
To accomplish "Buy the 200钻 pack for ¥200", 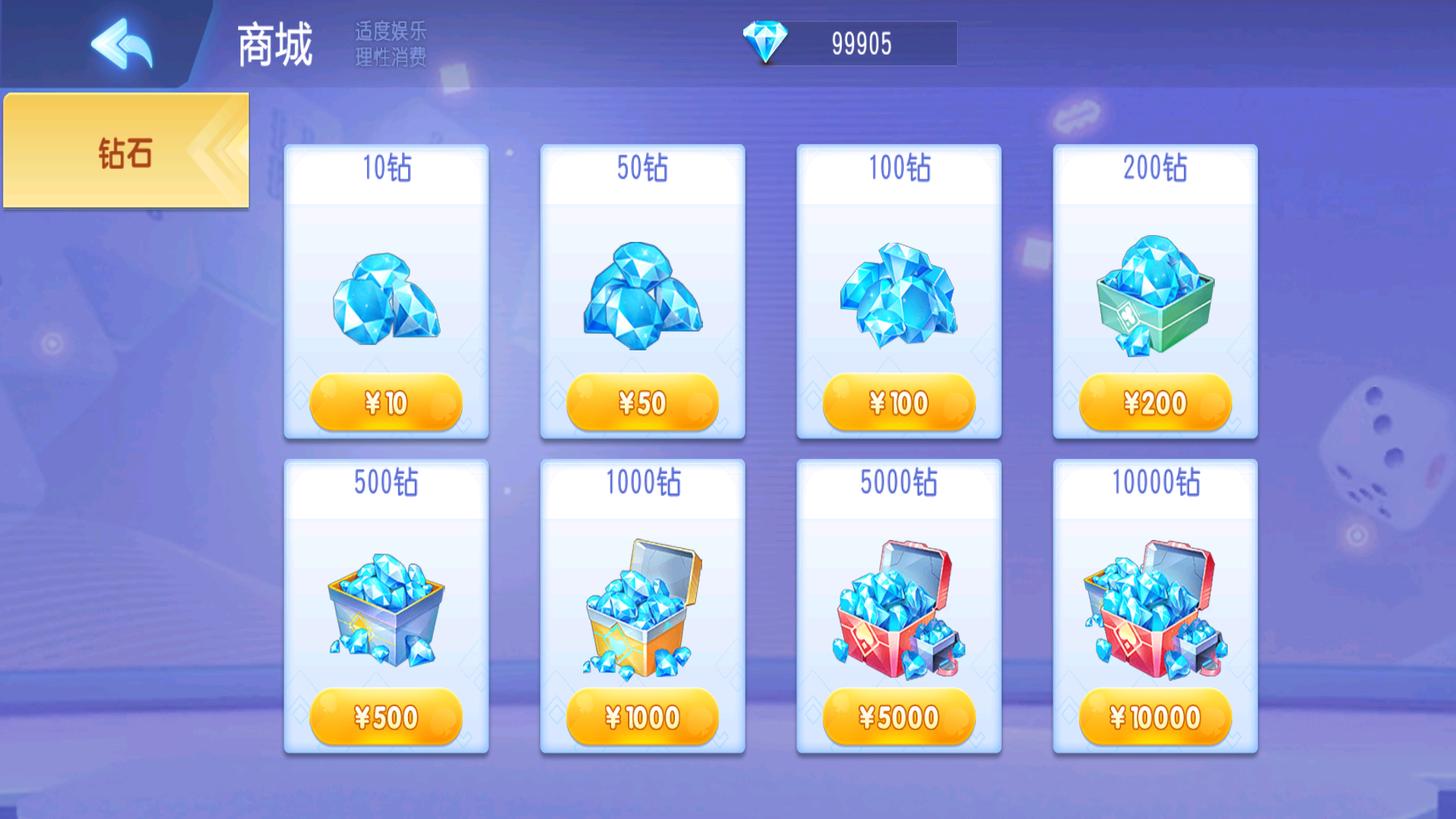I will click(1155, 403).
